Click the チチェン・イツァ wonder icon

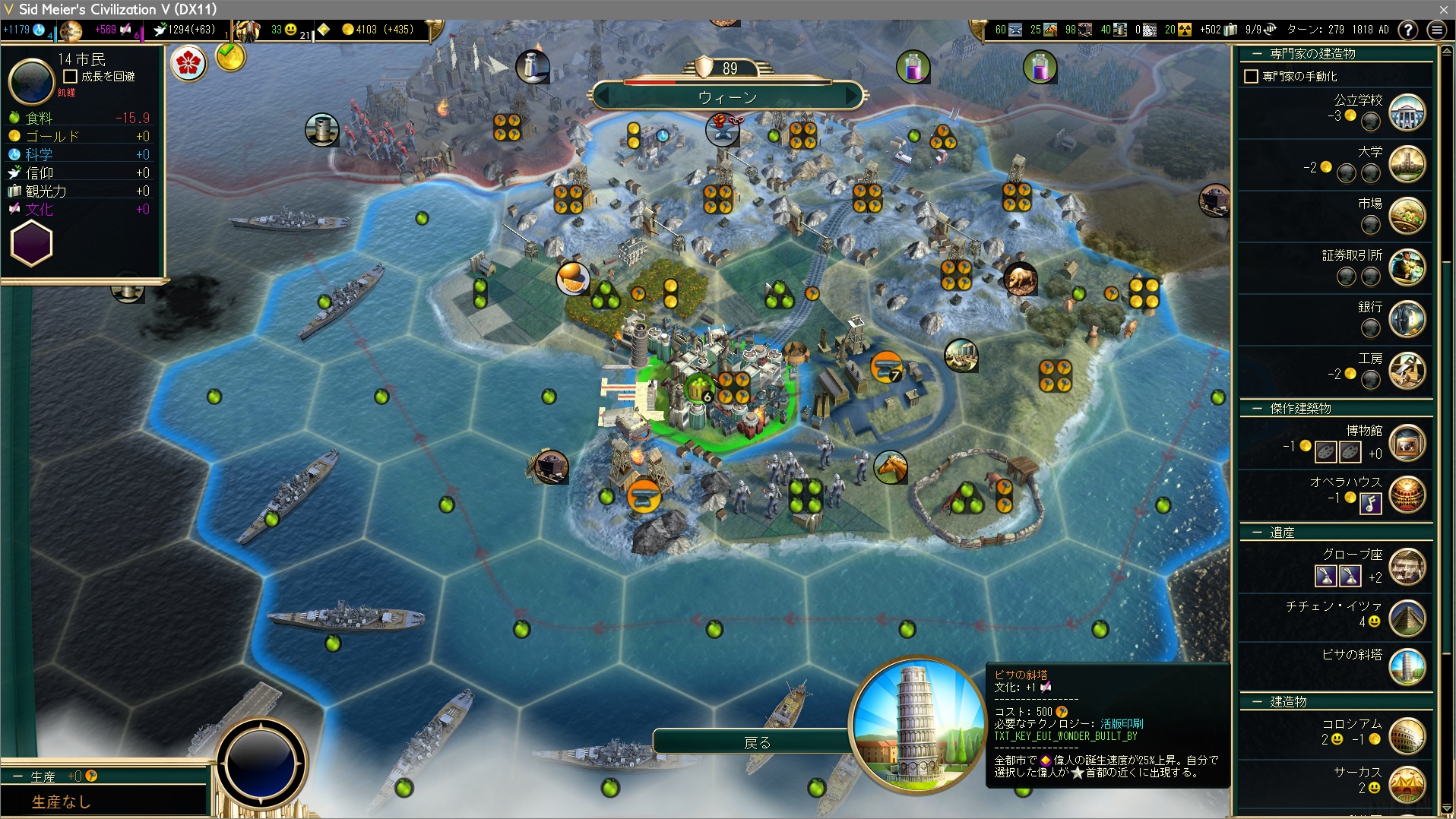coord(1407,618)
